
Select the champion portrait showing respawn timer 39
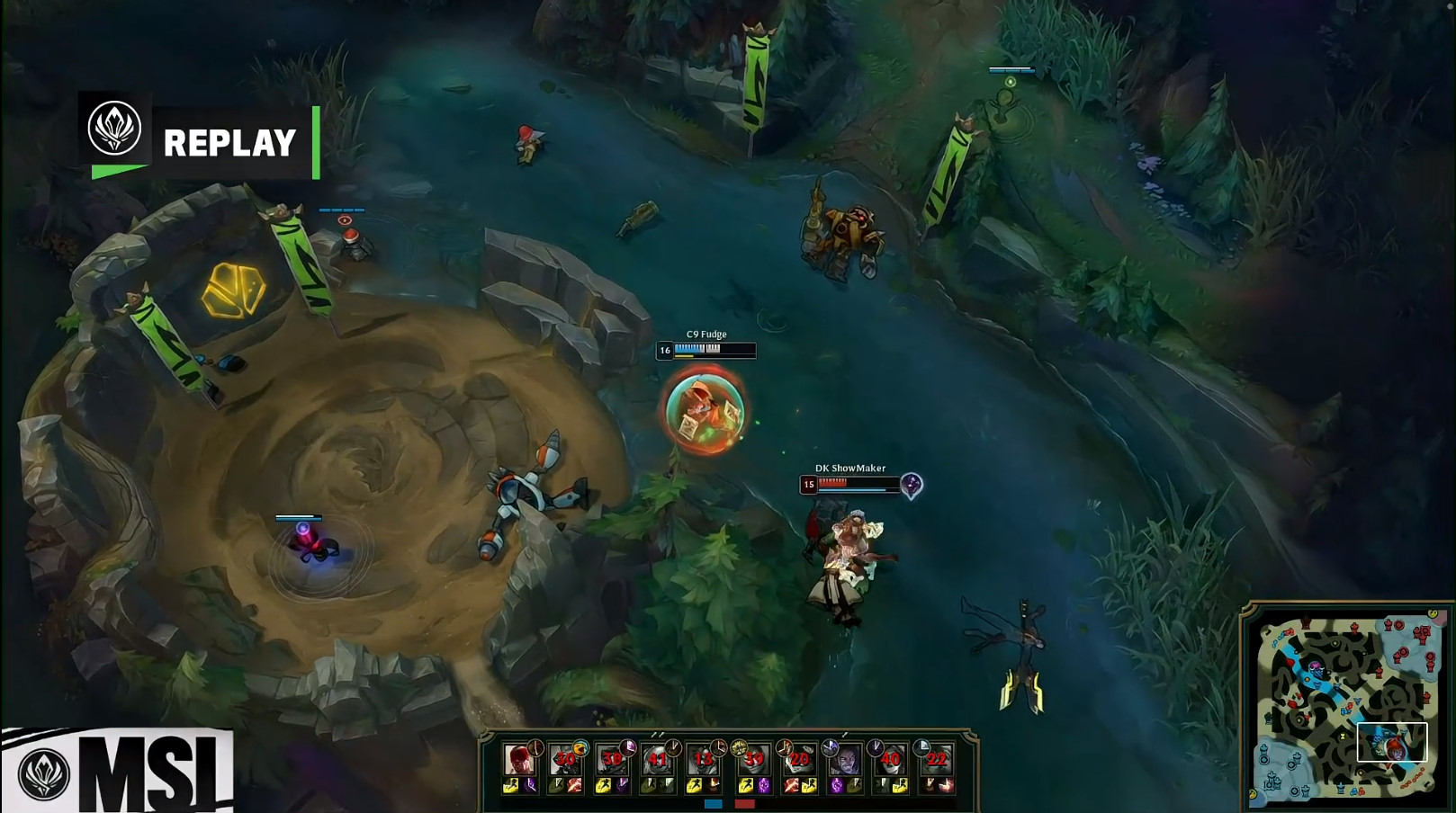pyautogui.click(x=753, y=760)
